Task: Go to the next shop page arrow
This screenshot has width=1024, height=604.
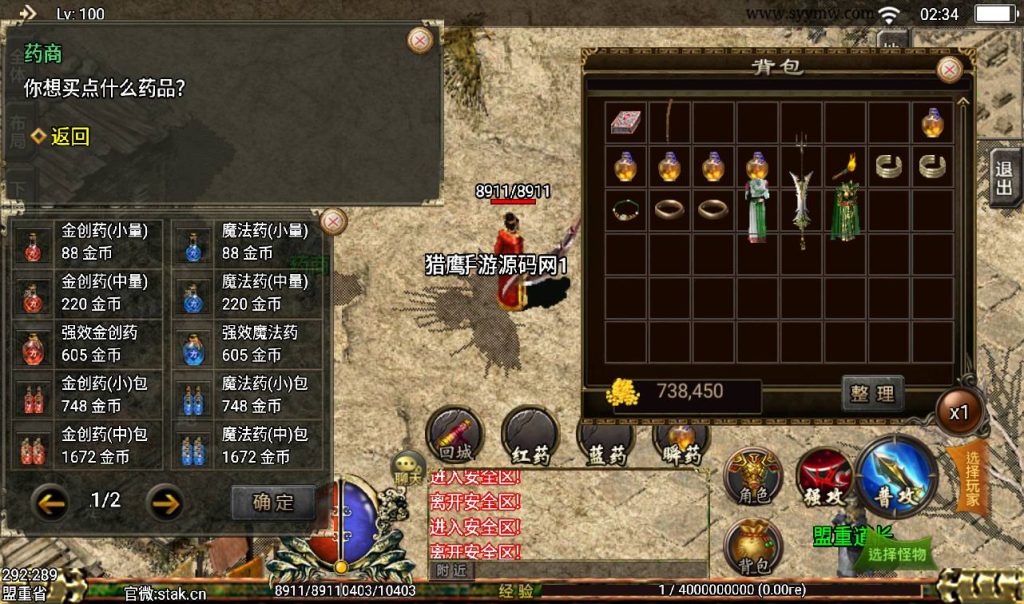Action: pos(165,501)
